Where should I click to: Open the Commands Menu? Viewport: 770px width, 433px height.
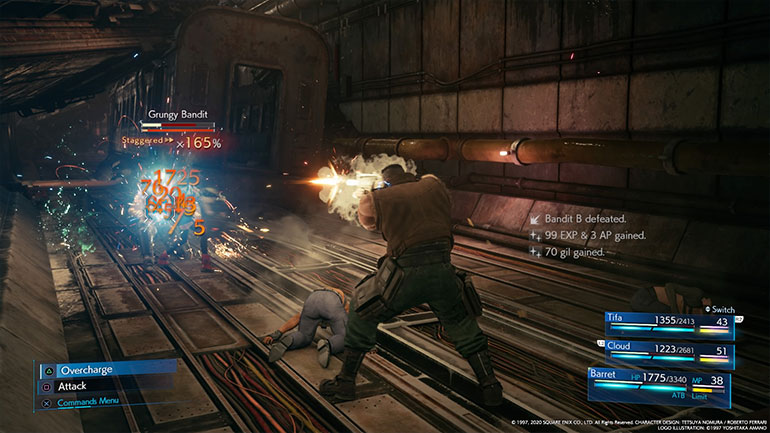click(x=96, y=403)
